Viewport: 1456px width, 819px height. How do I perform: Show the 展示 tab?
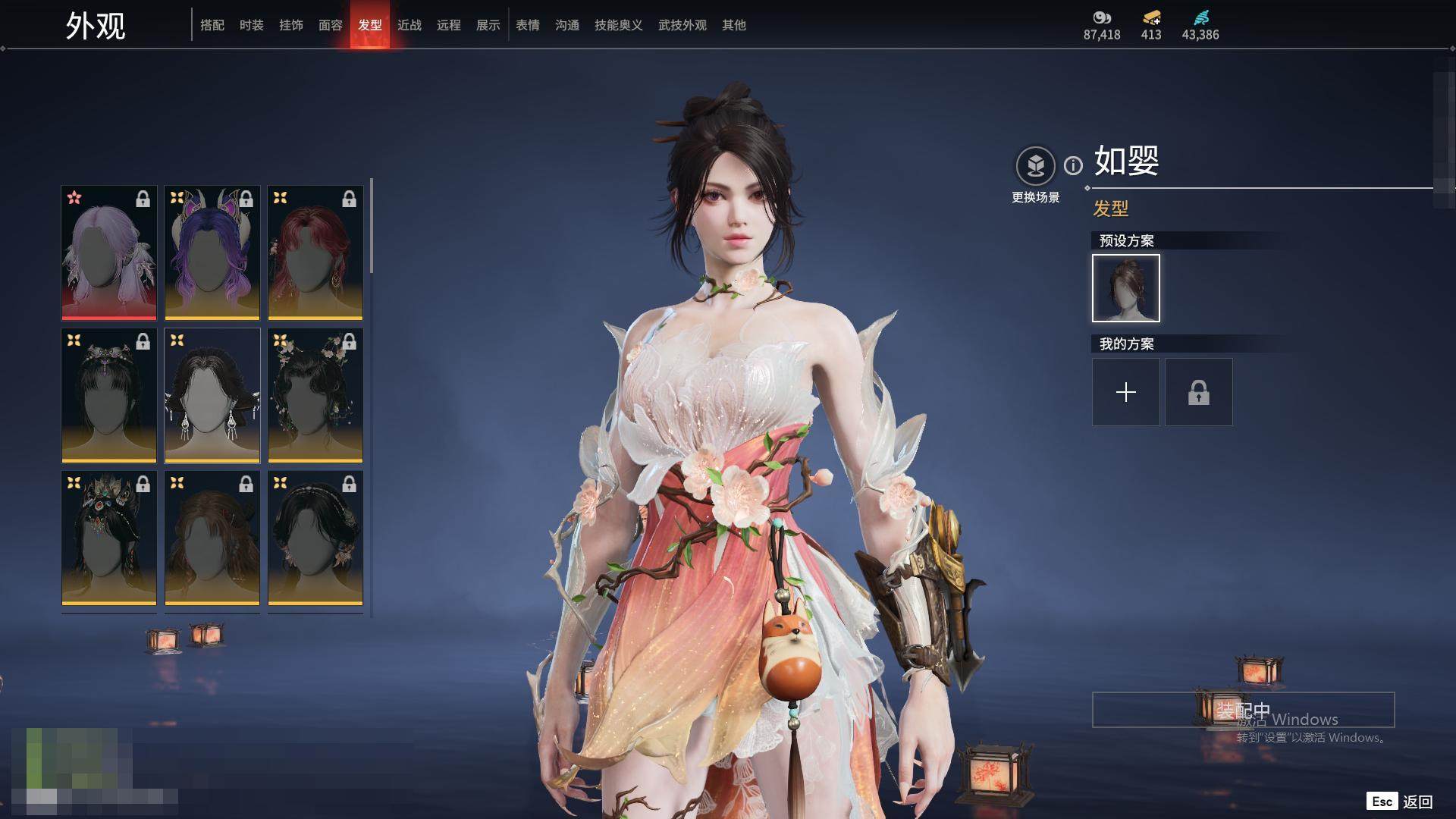click(488, 25)
